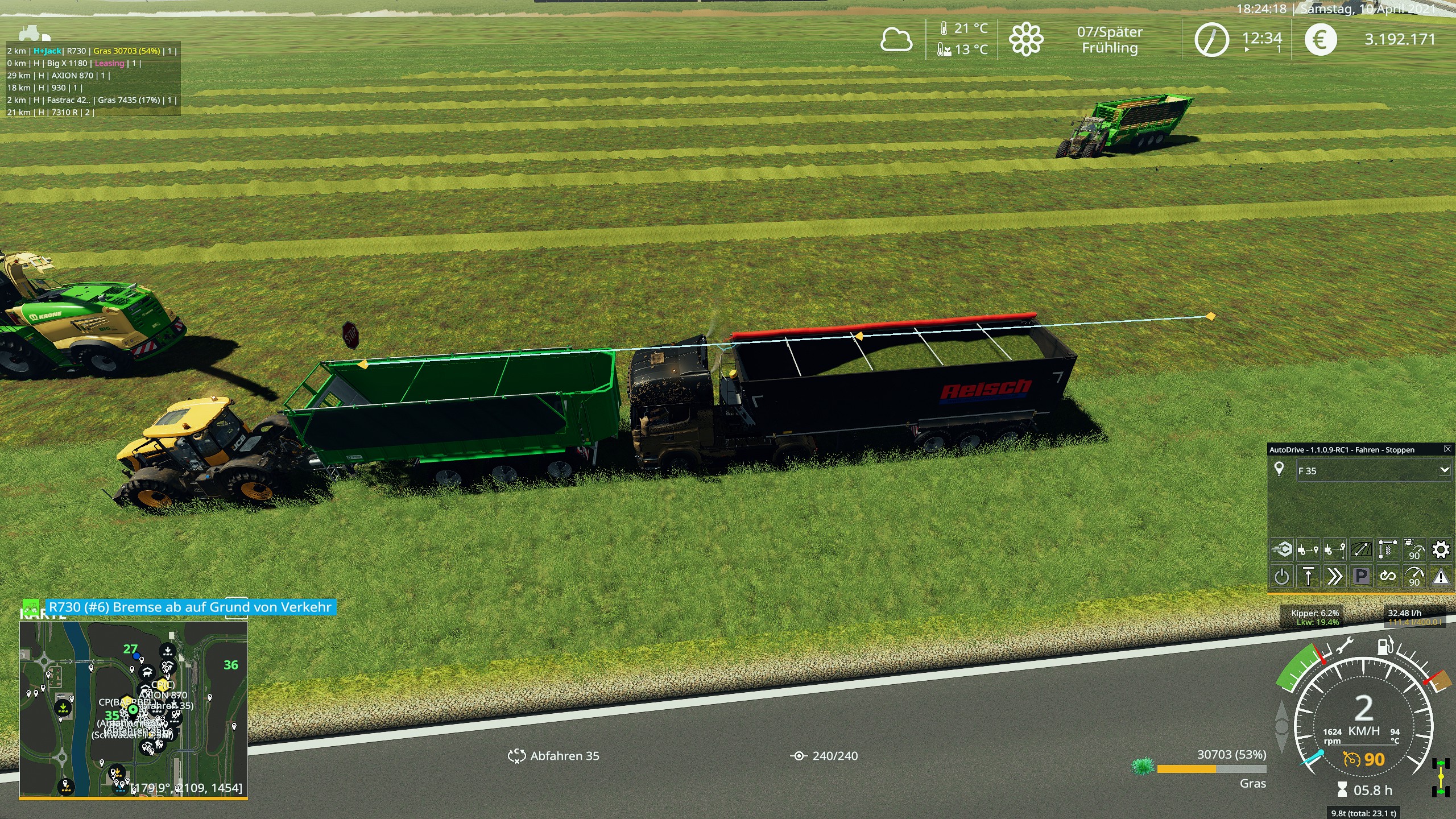Click the double chevron continue icon
Image resolution: width=1456 pixels, height=819 pixels.
(1334, 577)
